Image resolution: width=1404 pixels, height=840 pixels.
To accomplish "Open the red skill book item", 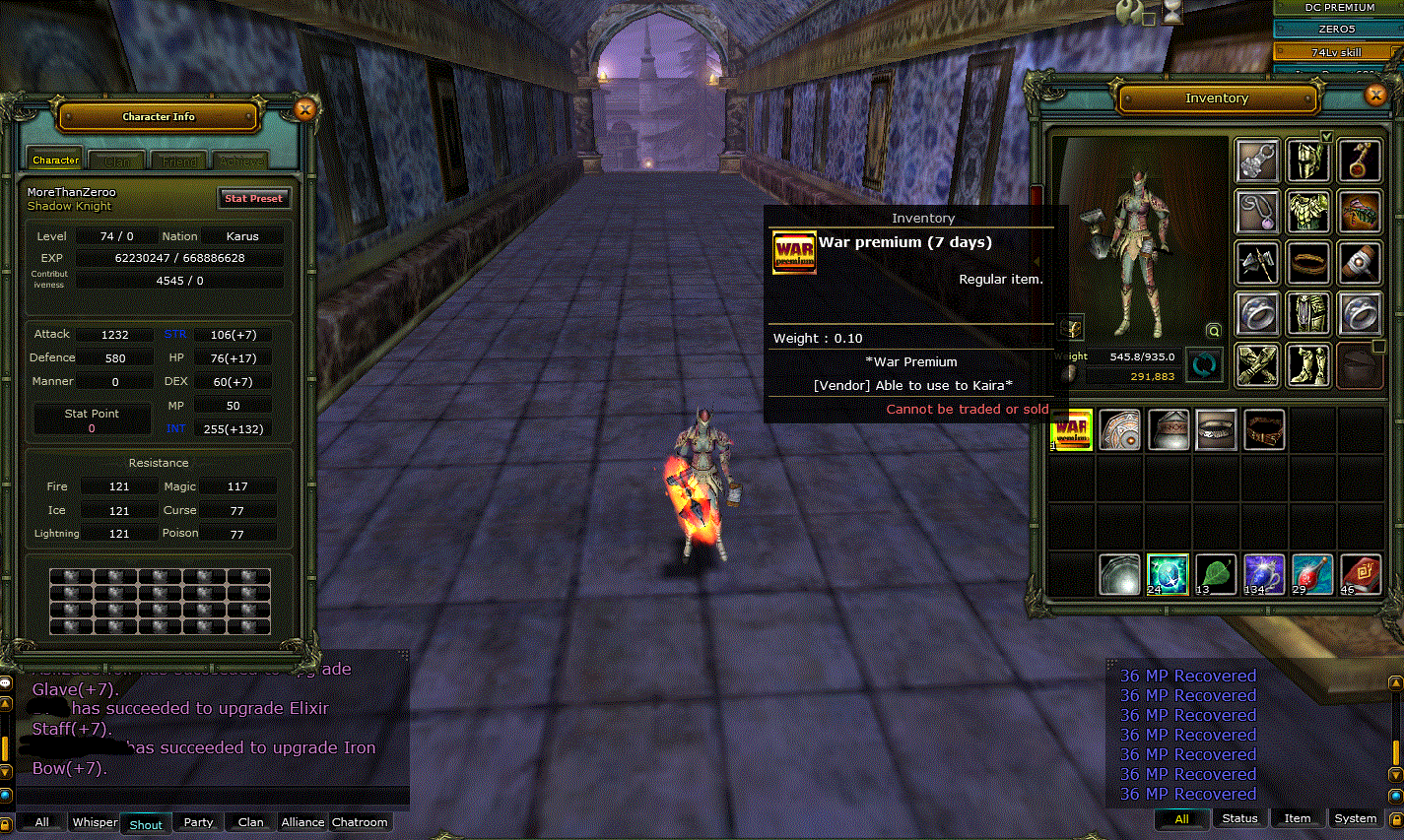I will pos(1359,572).
